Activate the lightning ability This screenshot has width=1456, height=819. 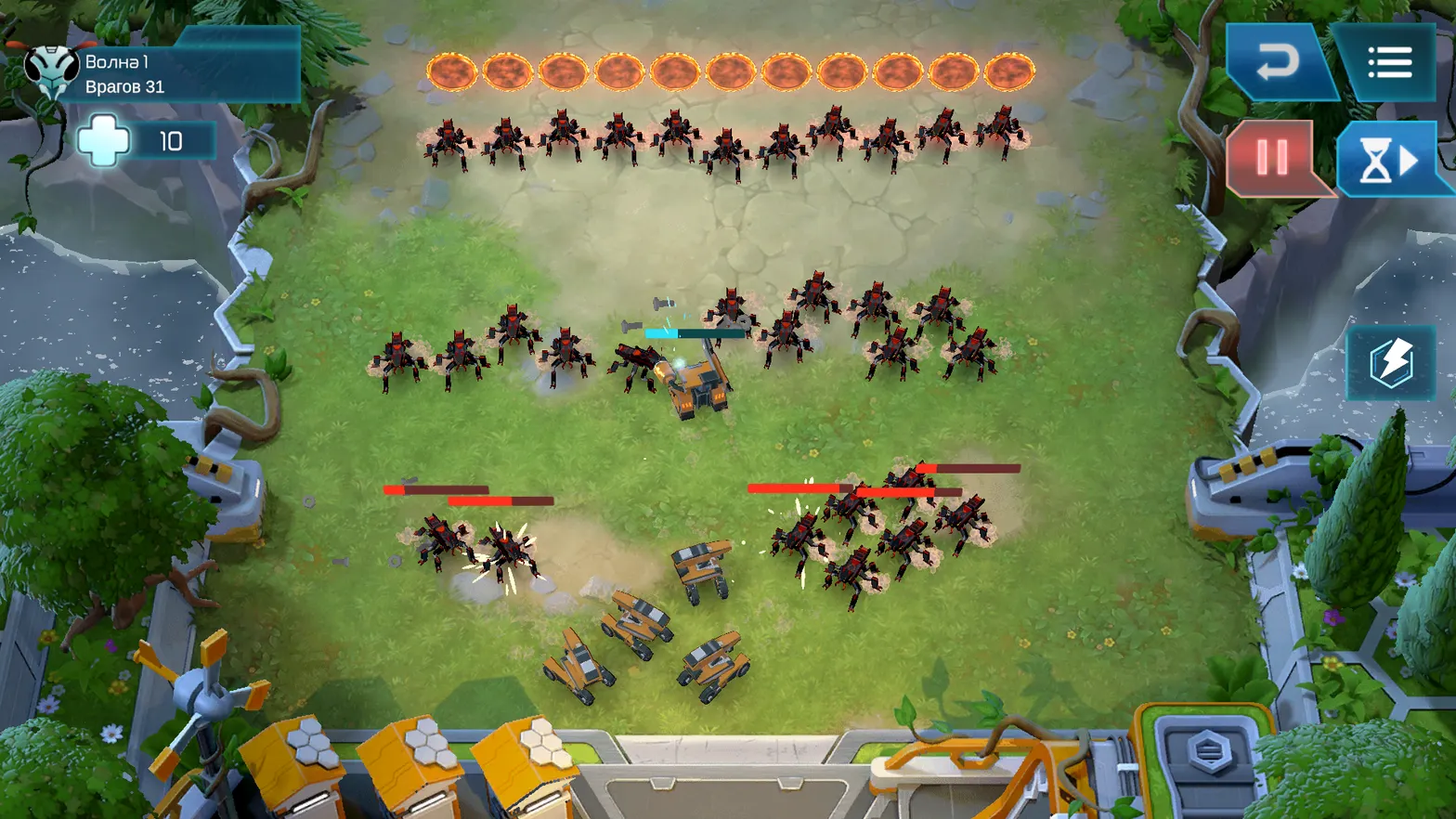pyautogui.click(x=1391, y=362)
